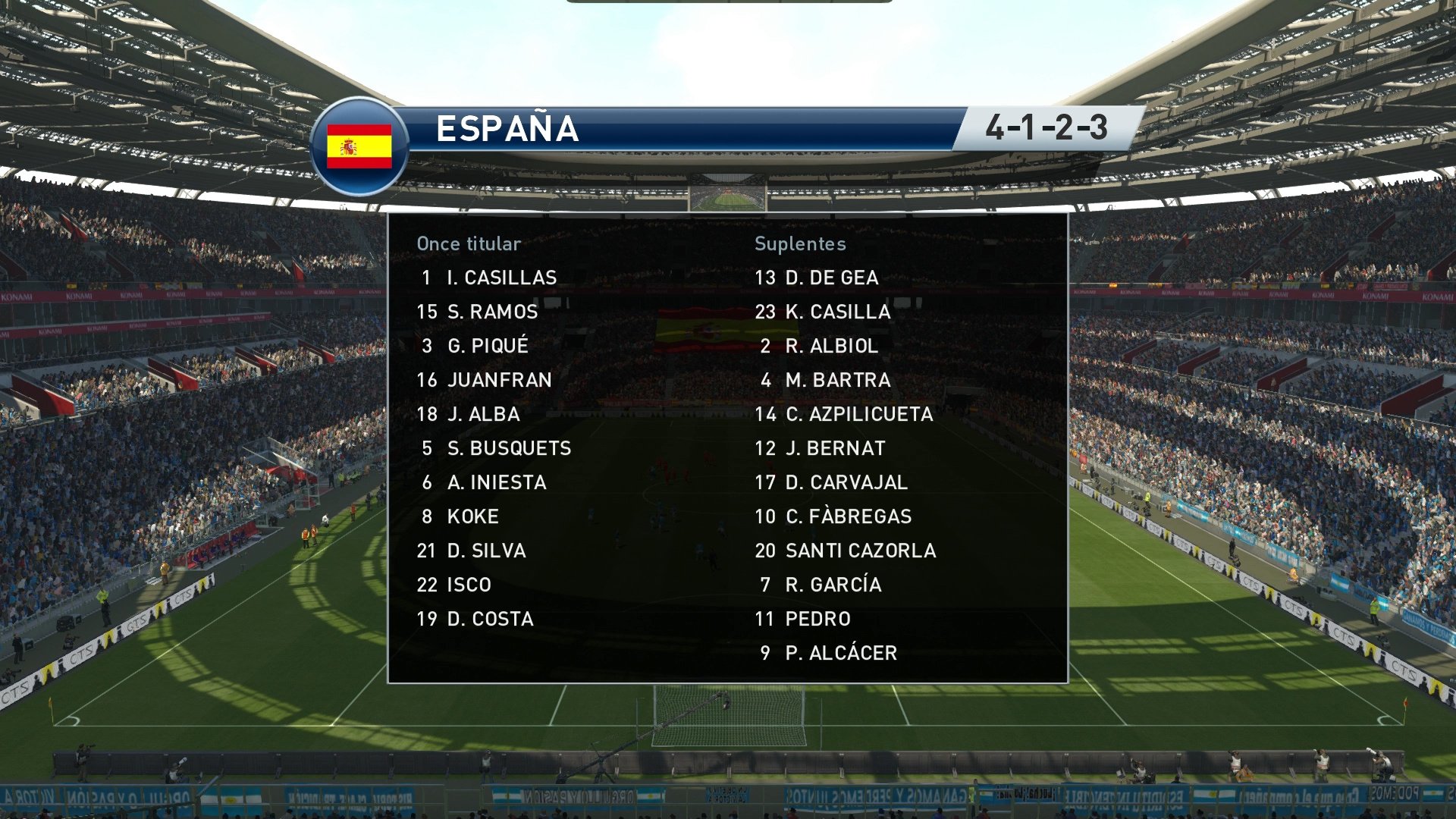The width and height of the screenshot is (1456, 819).
Task: Select A. Iniesta, number 6
Action: point(495,482)
